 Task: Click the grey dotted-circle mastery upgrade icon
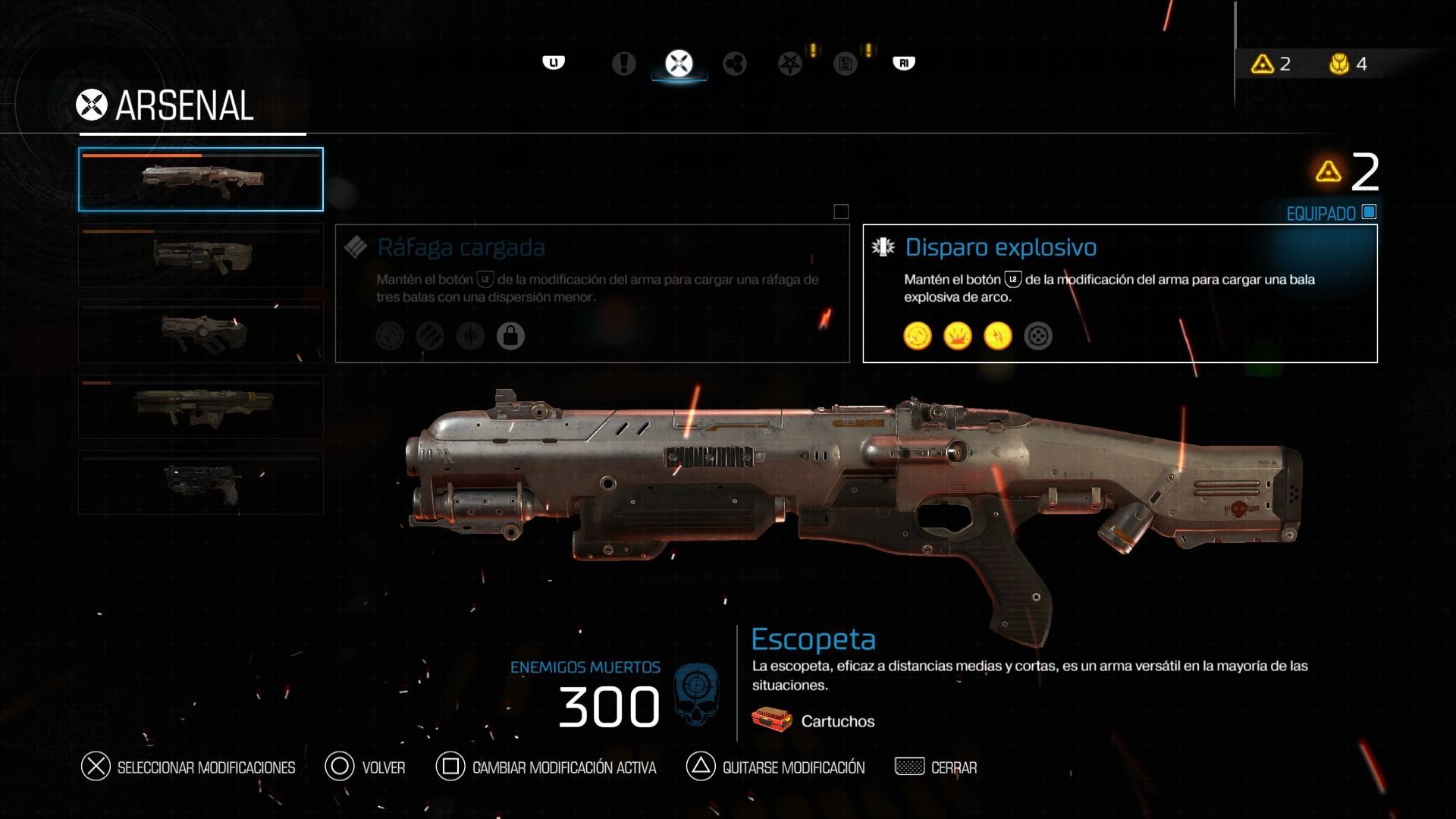tap(1038, 336)
